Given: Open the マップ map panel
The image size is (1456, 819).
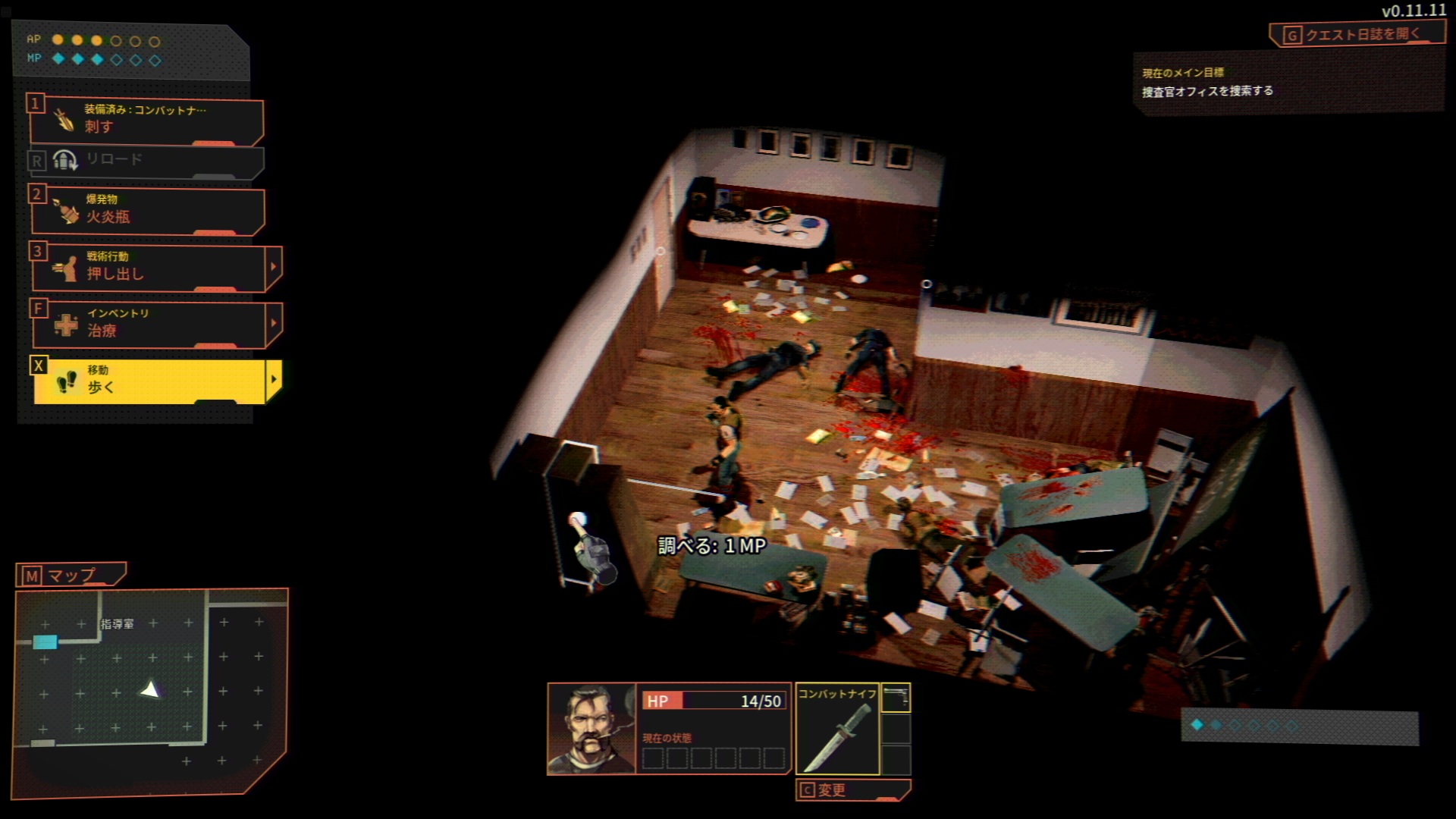Looking at the screenshot, I should [71, 576].
